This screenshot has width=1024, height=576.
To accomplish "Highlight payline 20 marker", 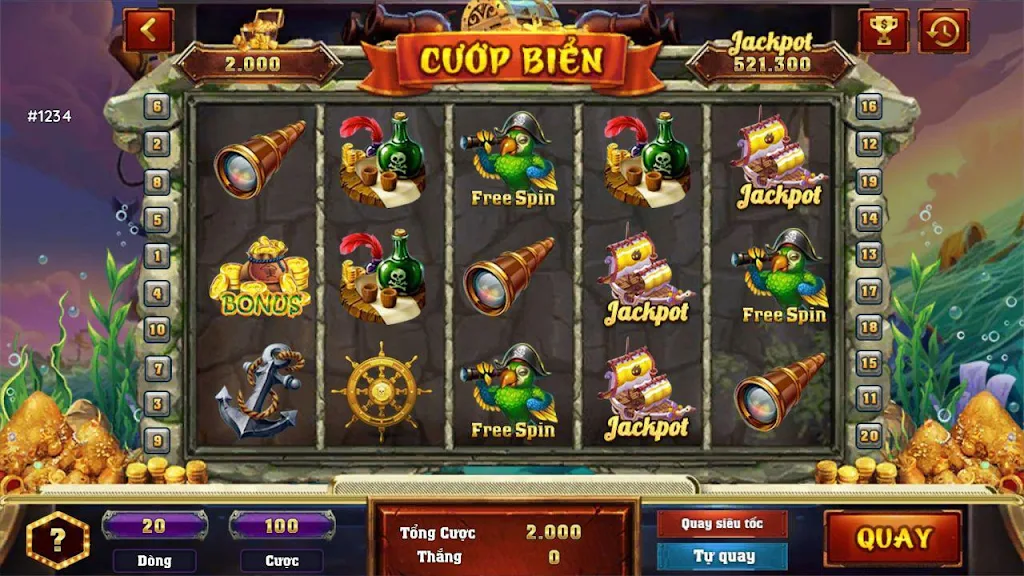I will pos(869,435).
